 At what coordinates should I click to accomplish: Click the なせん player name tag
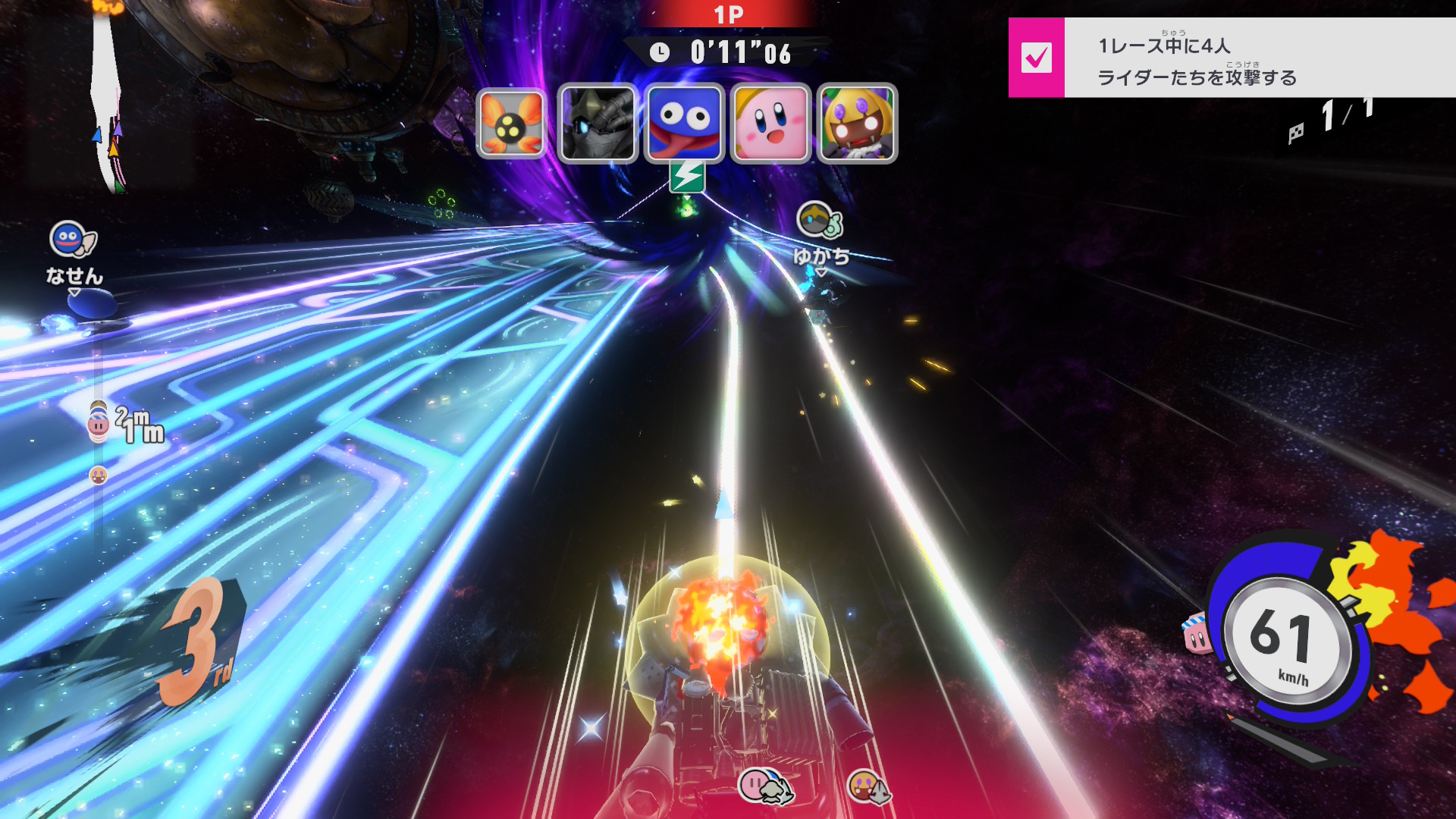[x=74, y=275]
